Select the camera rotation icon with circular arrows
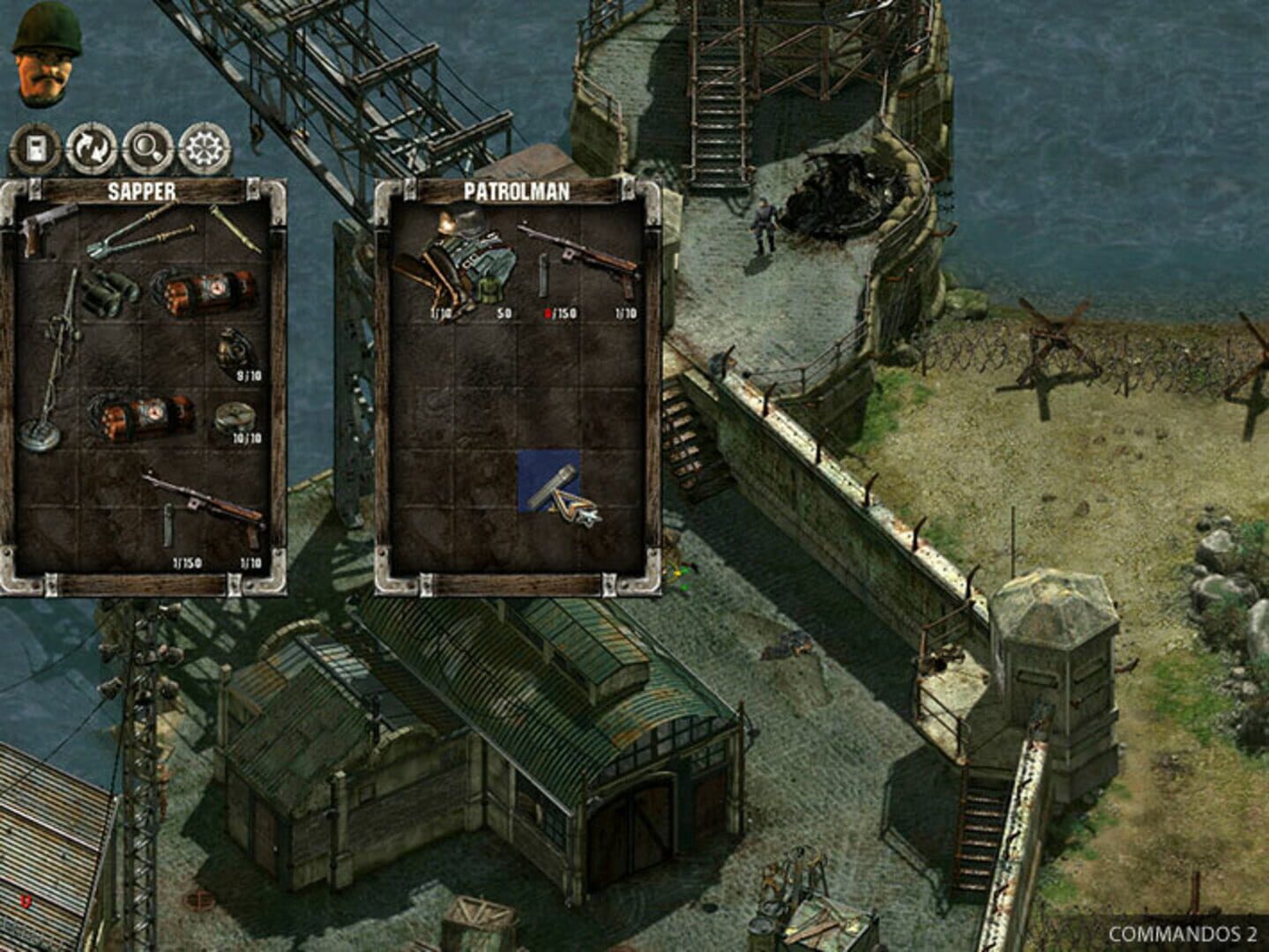The height and width of the screenshot is (952, 1269). click(x=89, y=145)
